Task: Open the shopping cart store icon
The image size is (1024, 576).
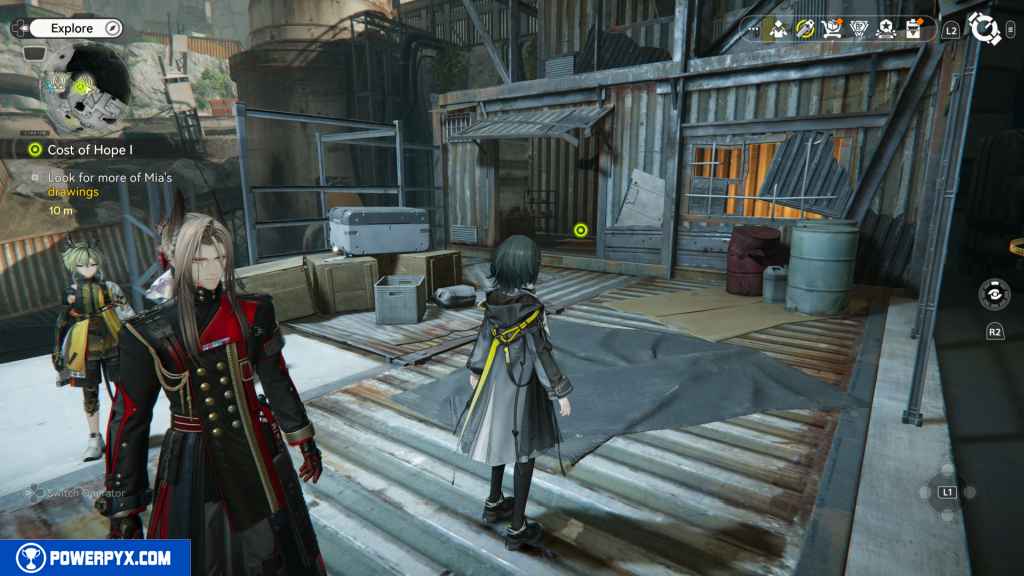Action: [831, 29]
